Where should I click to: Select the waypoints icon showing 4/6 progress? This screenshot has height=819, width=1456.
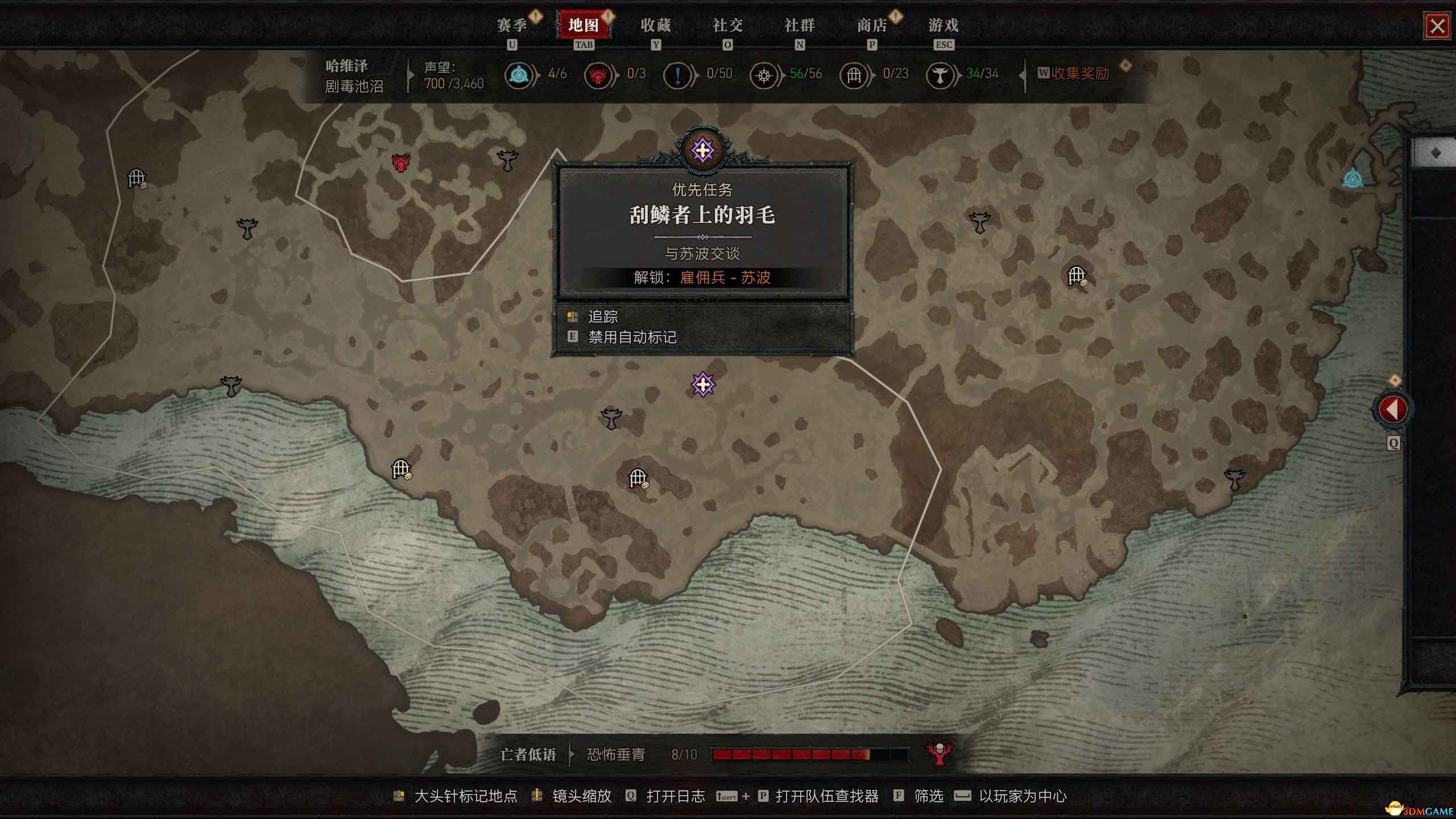click(x=520, y=75)
